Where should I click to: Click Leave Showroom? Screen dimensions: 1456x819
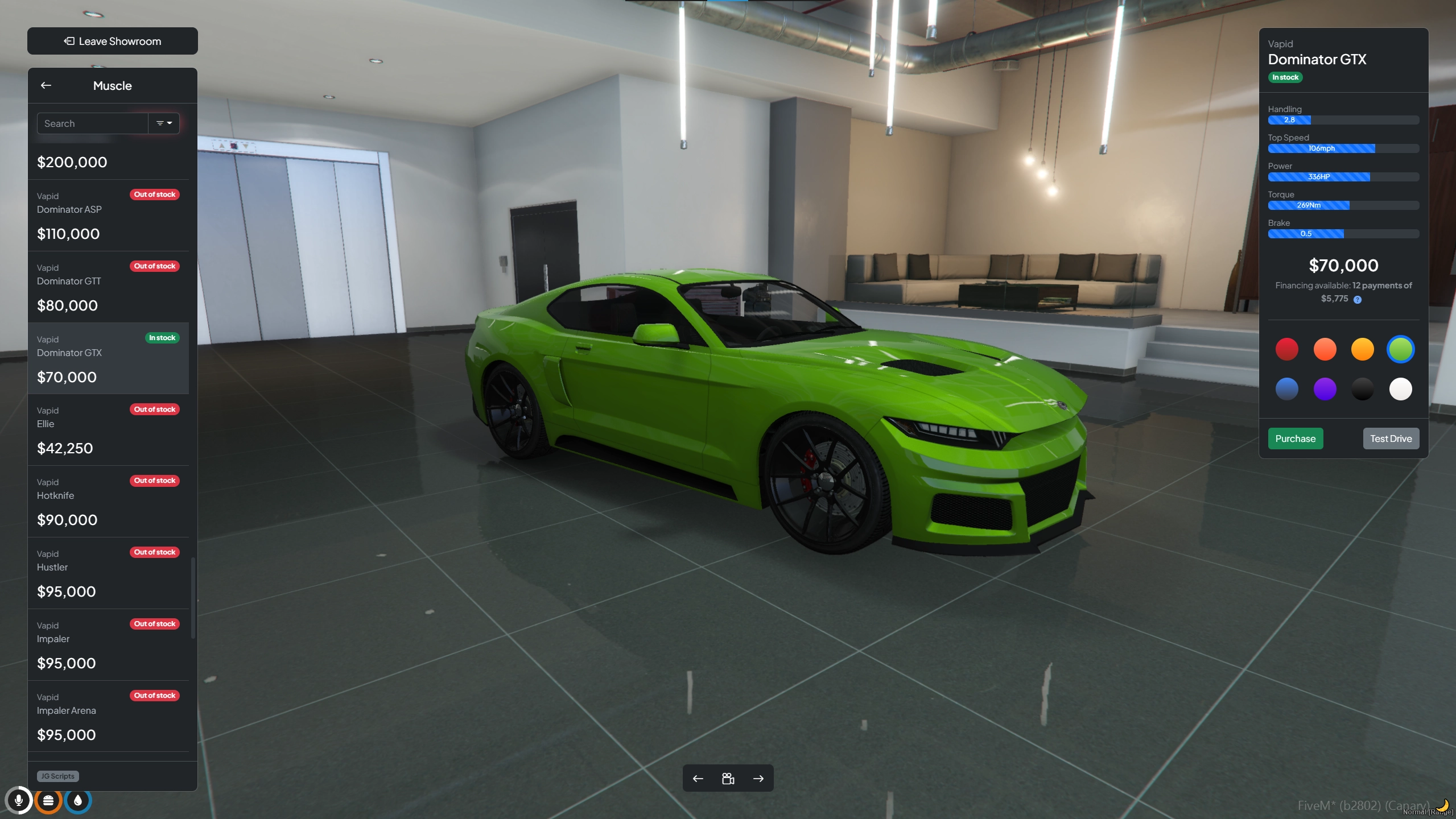[x=112, y=40]
